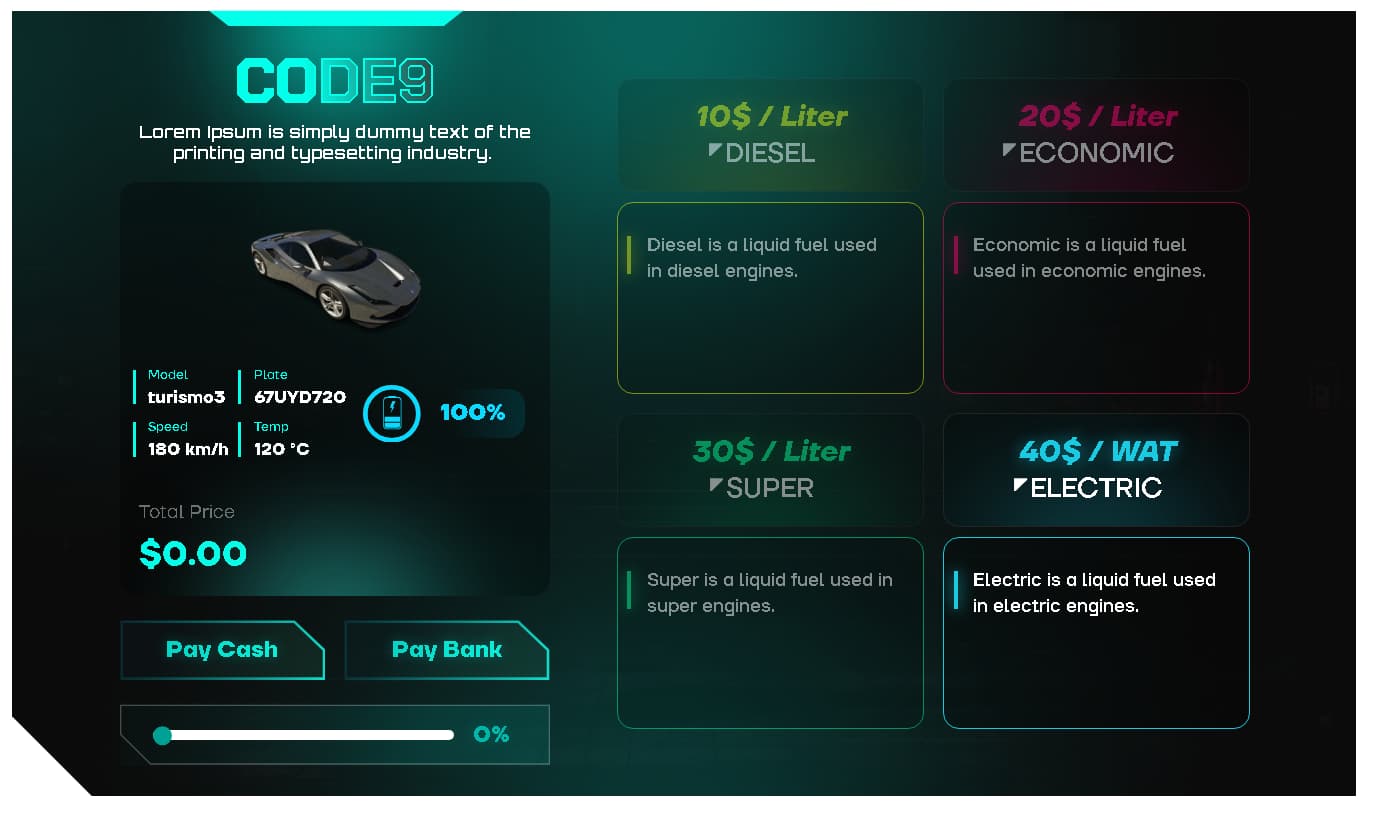Click the Total Price value $0.00
The width and height of the screenshot is (1383, 814).
pyautogui.click(x=192, y=553)
